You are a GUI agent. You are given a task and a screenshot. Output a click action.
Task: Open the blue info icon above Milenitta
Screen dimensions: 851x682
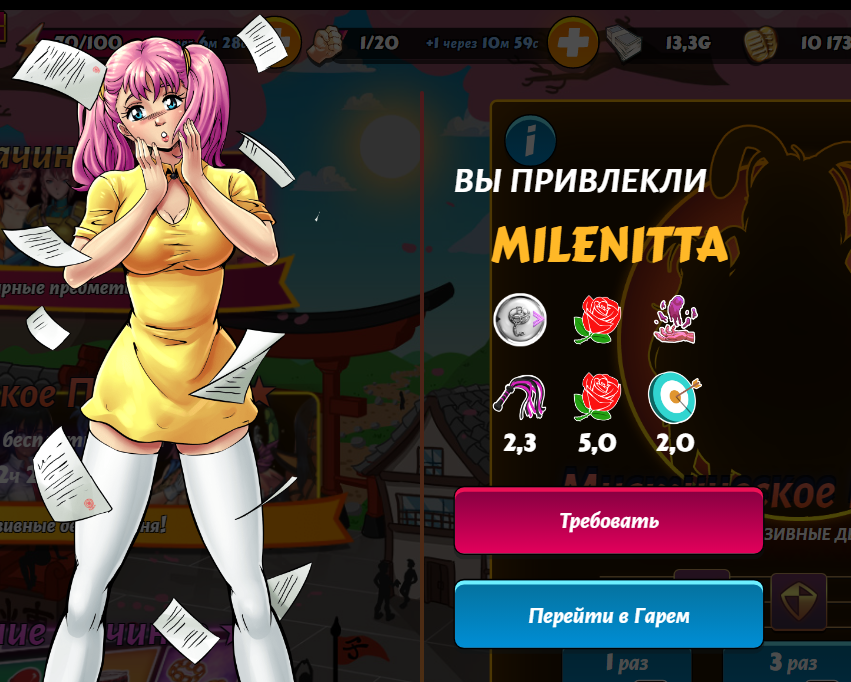point(530,142)
